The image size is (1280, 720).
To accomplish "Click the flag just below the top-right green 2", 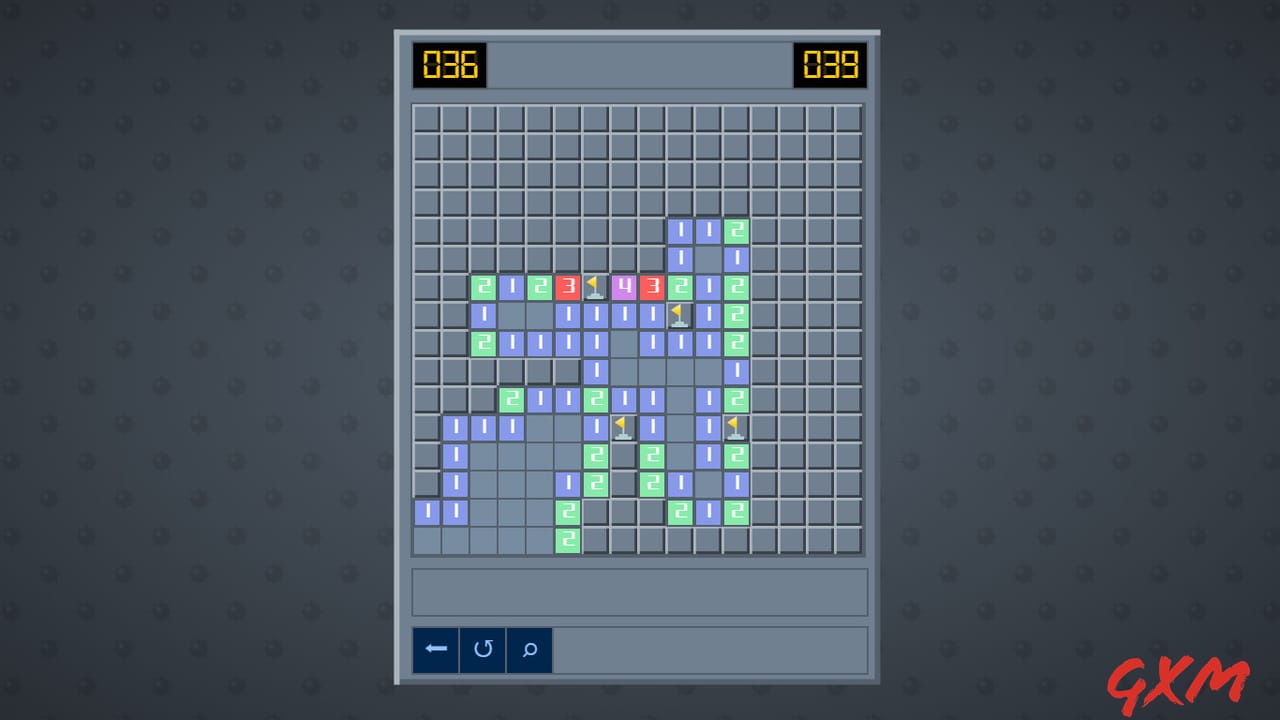I will coord(678,315).
